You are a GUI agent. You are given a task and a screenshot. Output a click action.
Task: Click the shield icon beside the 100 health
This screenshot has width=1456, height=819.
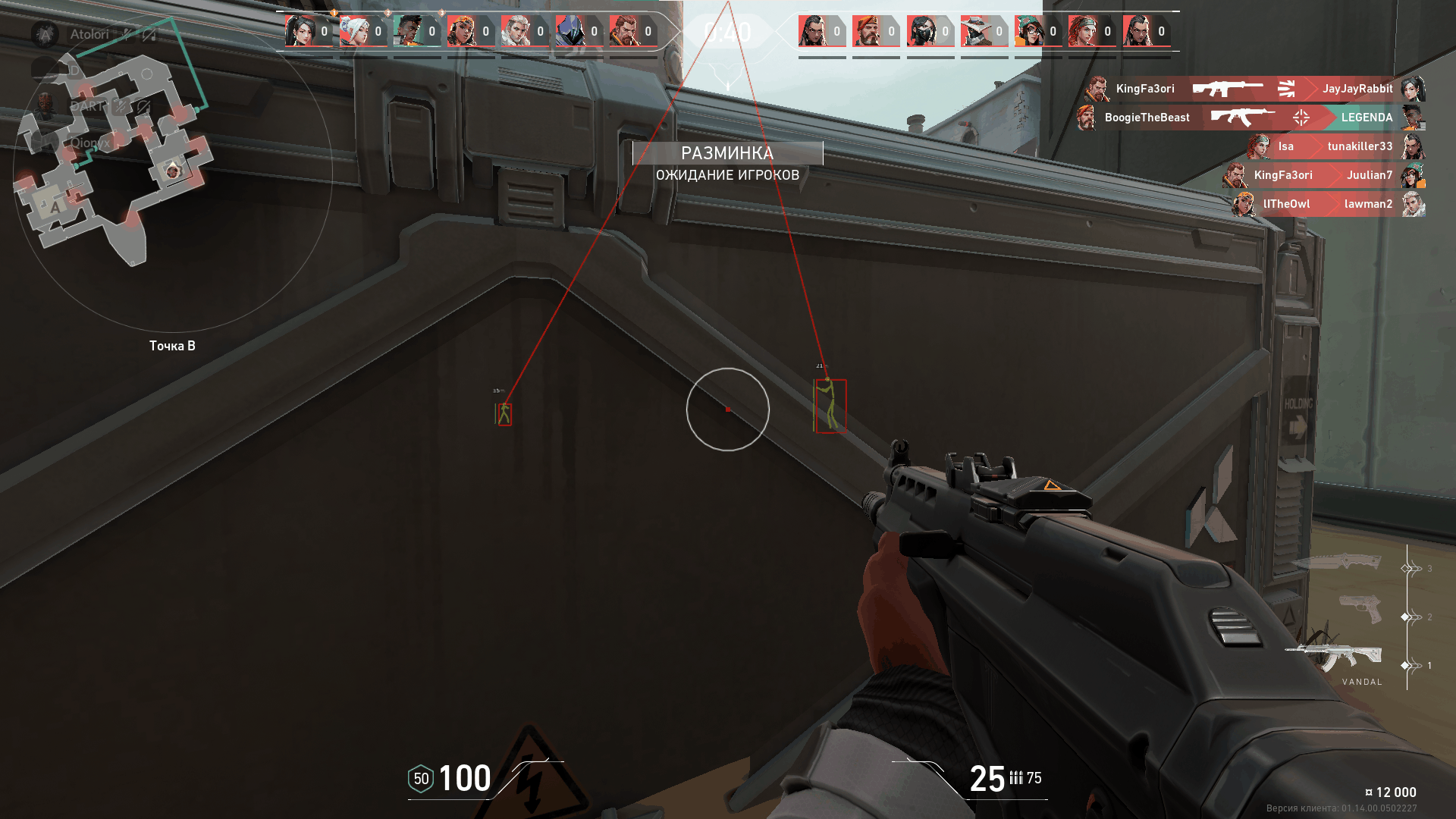(x=419, y=778)
